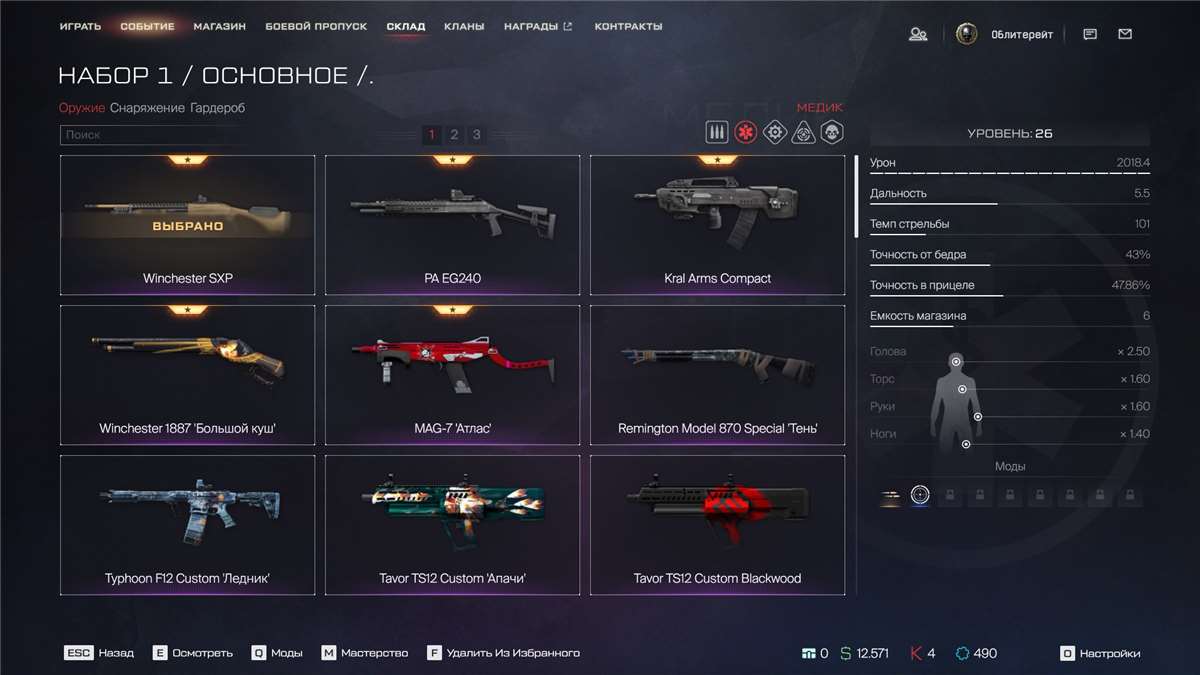
Task: Open the КОНТРАКТЫ menu
Action: tap(628, 27)
